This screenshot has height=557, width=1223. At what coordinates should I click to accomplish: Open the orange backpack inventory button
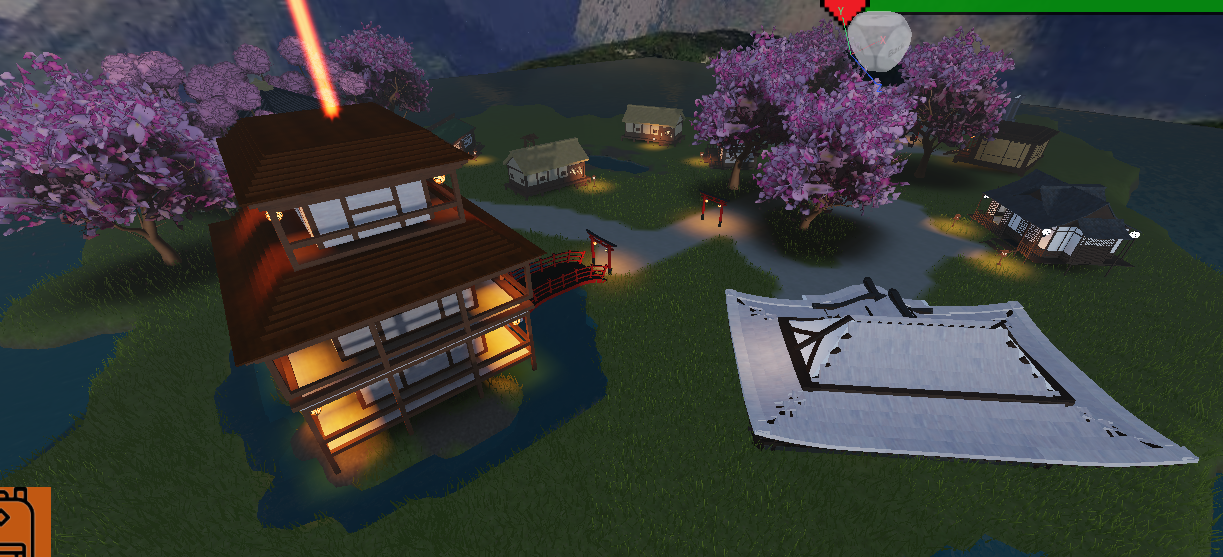click(22, 523)
